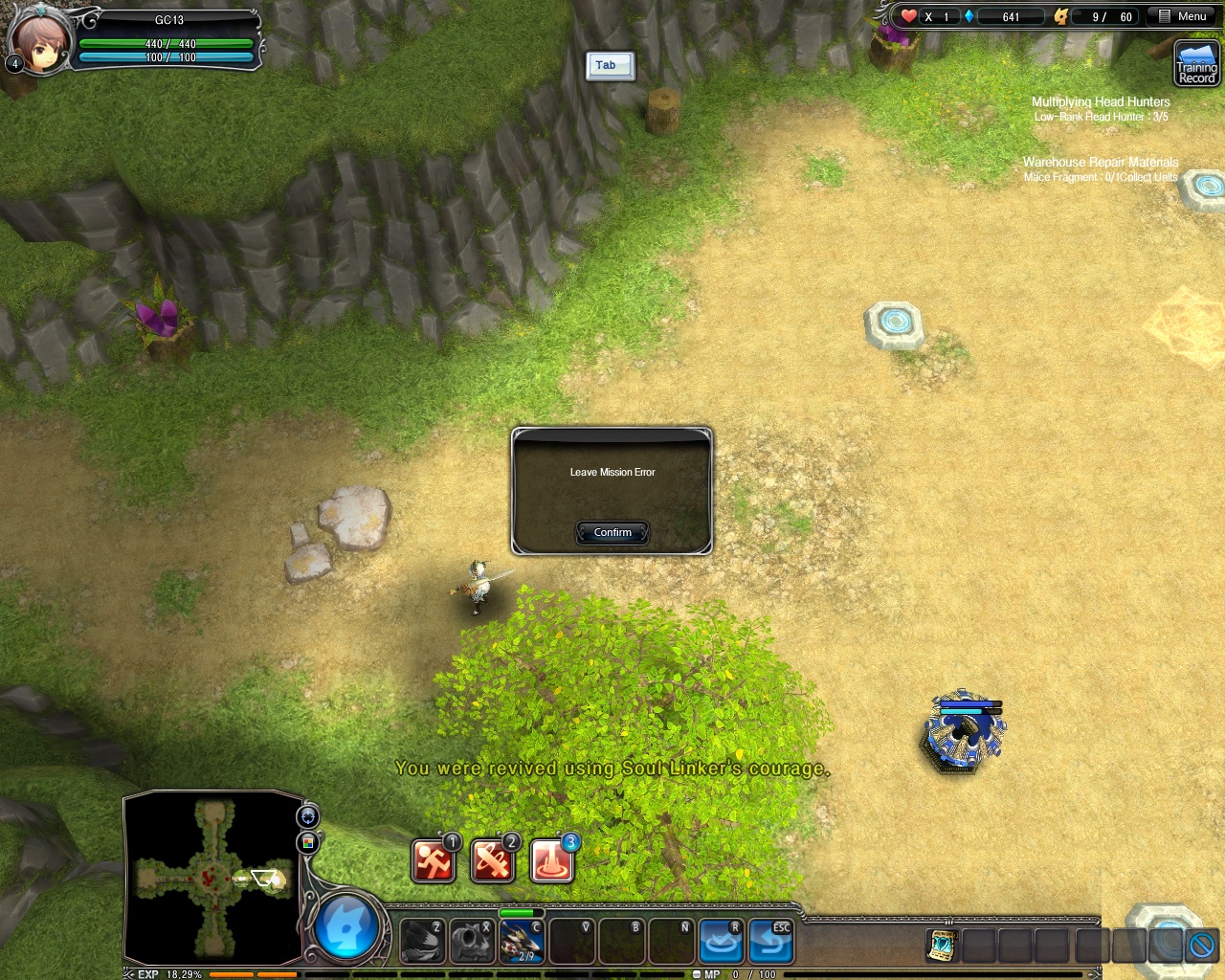Screen dimensions: 1225x980
Task: Open the minimap in the corner
Action: coord(212,878)
